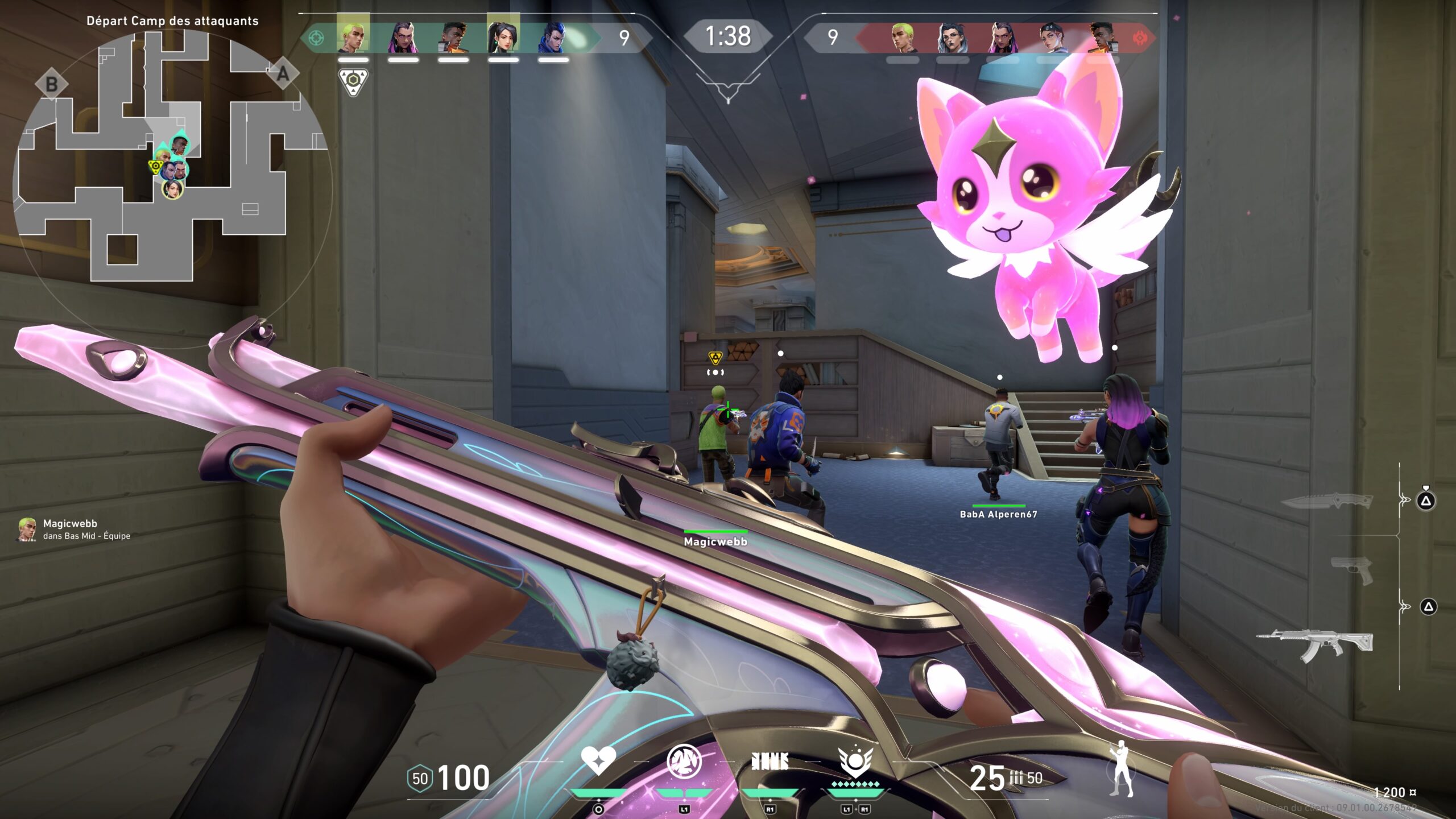Open the character pose emote icon
Image resolution: width=1456 pixels, height=819 pixels.
(1122, 769)
